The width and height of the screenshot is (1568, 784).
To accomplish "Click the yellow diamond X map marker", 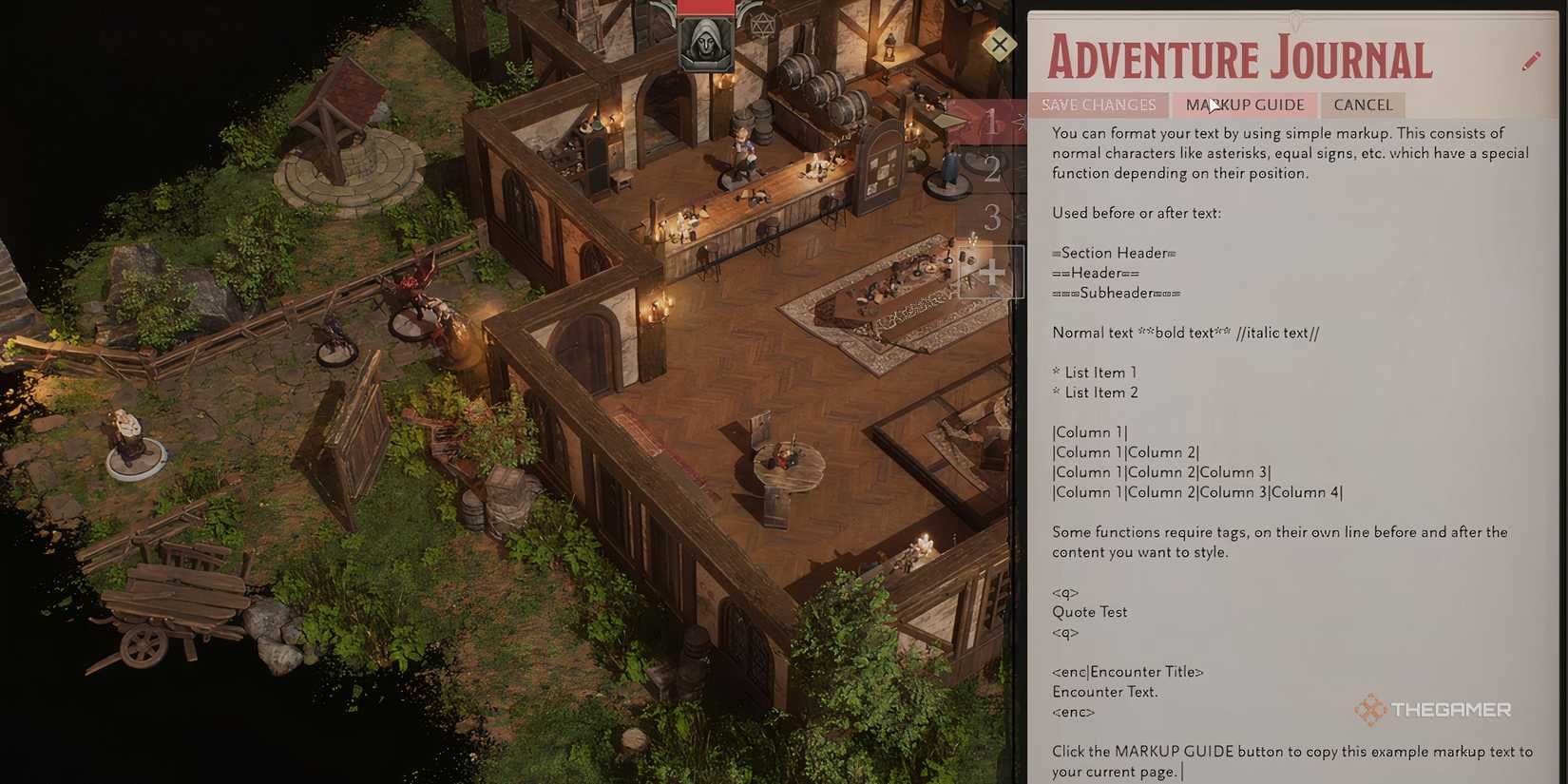I will click(x=999, y=45).
